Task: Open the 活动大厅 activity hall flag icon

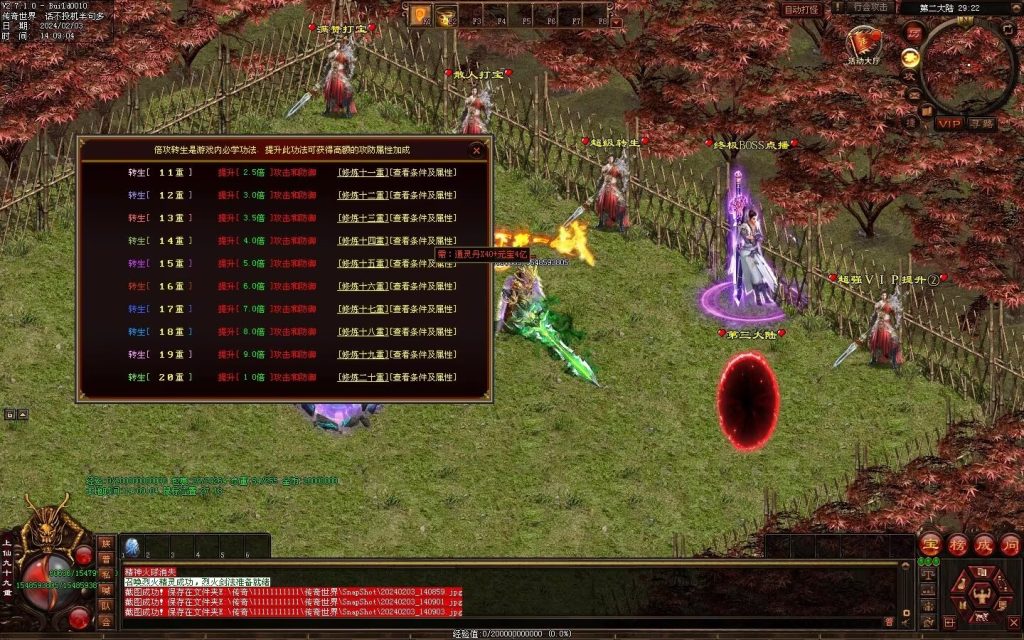Action: coord(863,44)
